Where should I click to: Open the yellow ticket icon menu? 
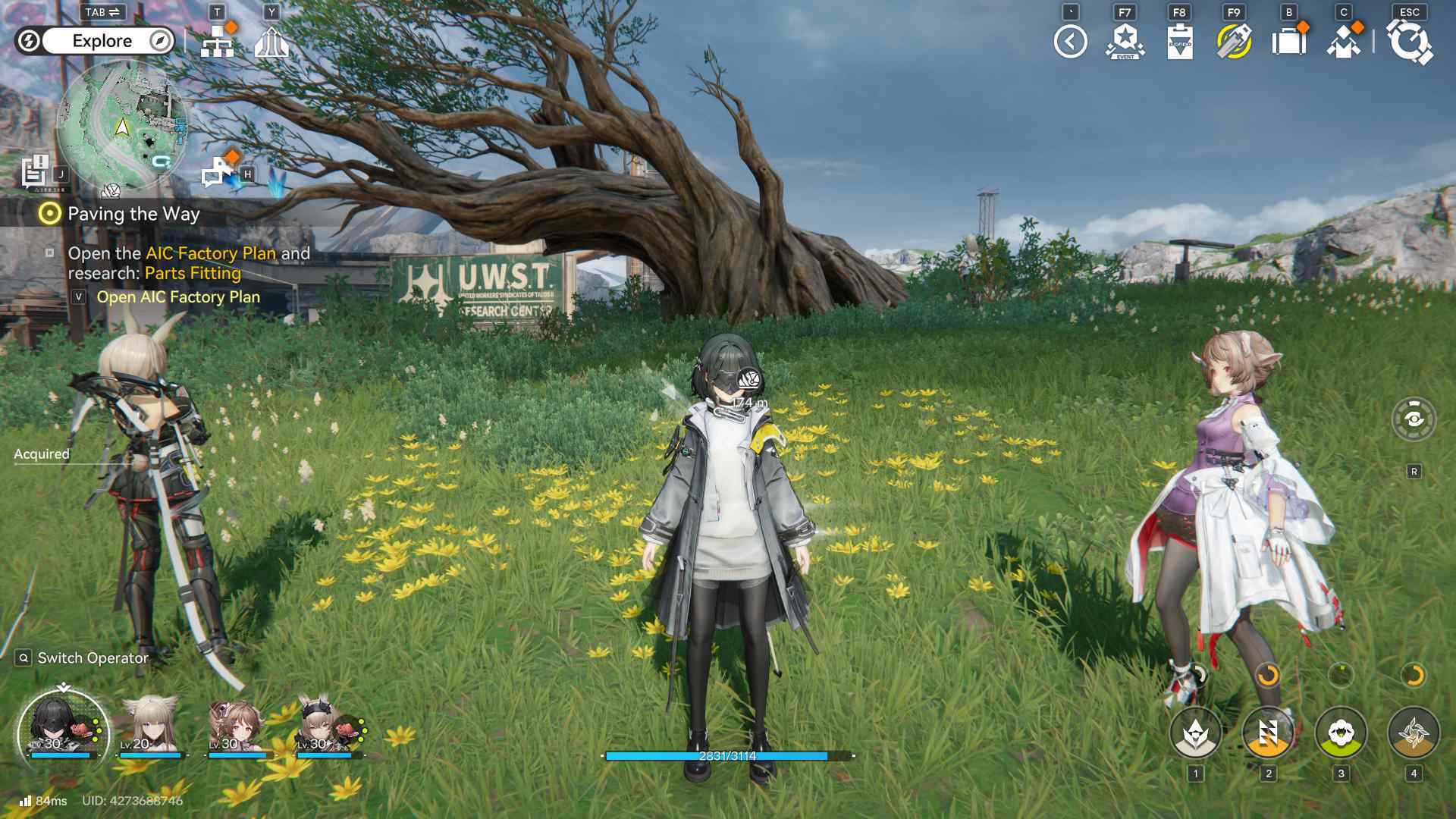(x=1234, y=42)
